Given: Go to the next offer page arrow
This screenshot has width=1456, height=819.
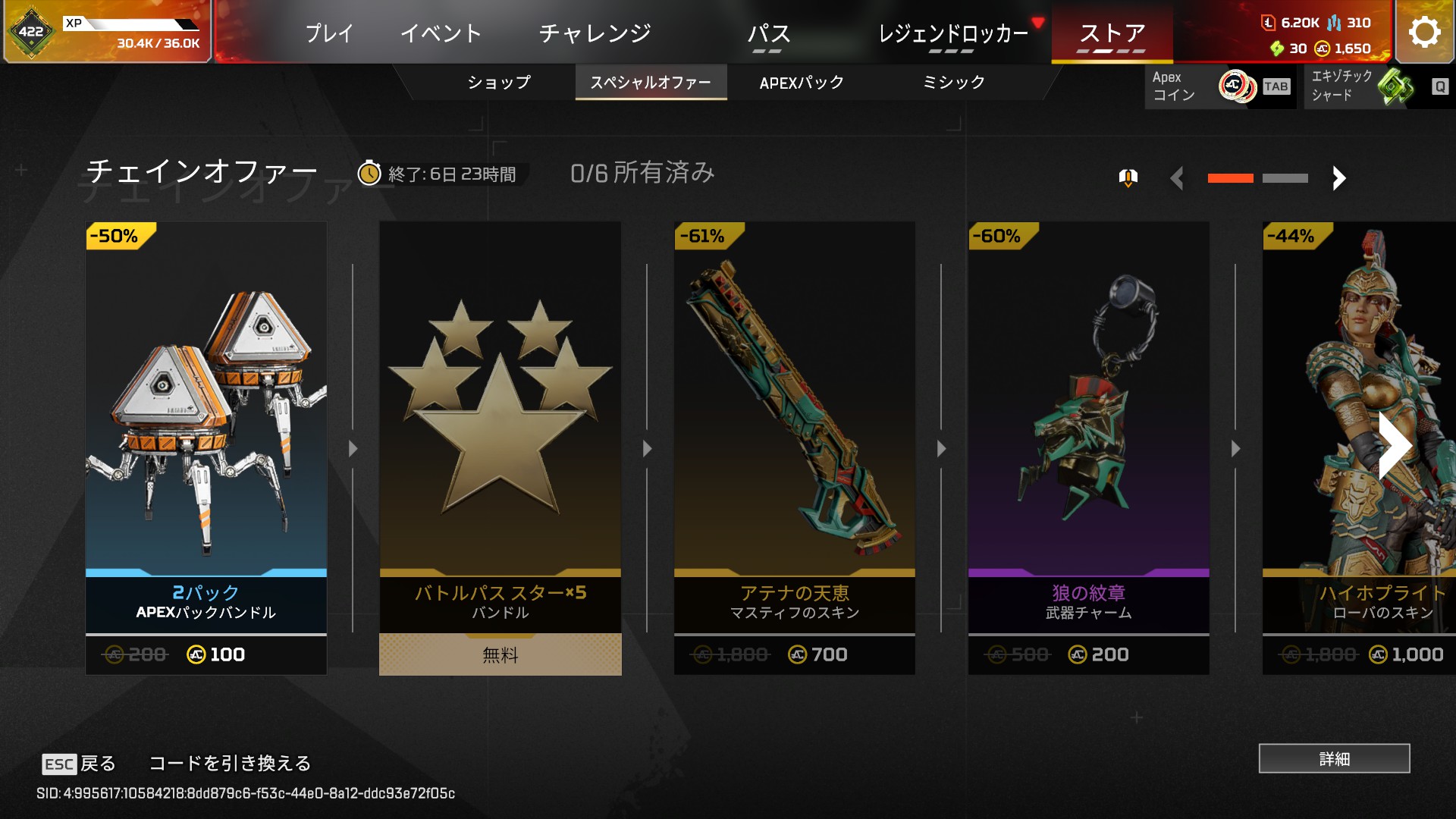Looking at the screenshot, I should [1338, 178].
